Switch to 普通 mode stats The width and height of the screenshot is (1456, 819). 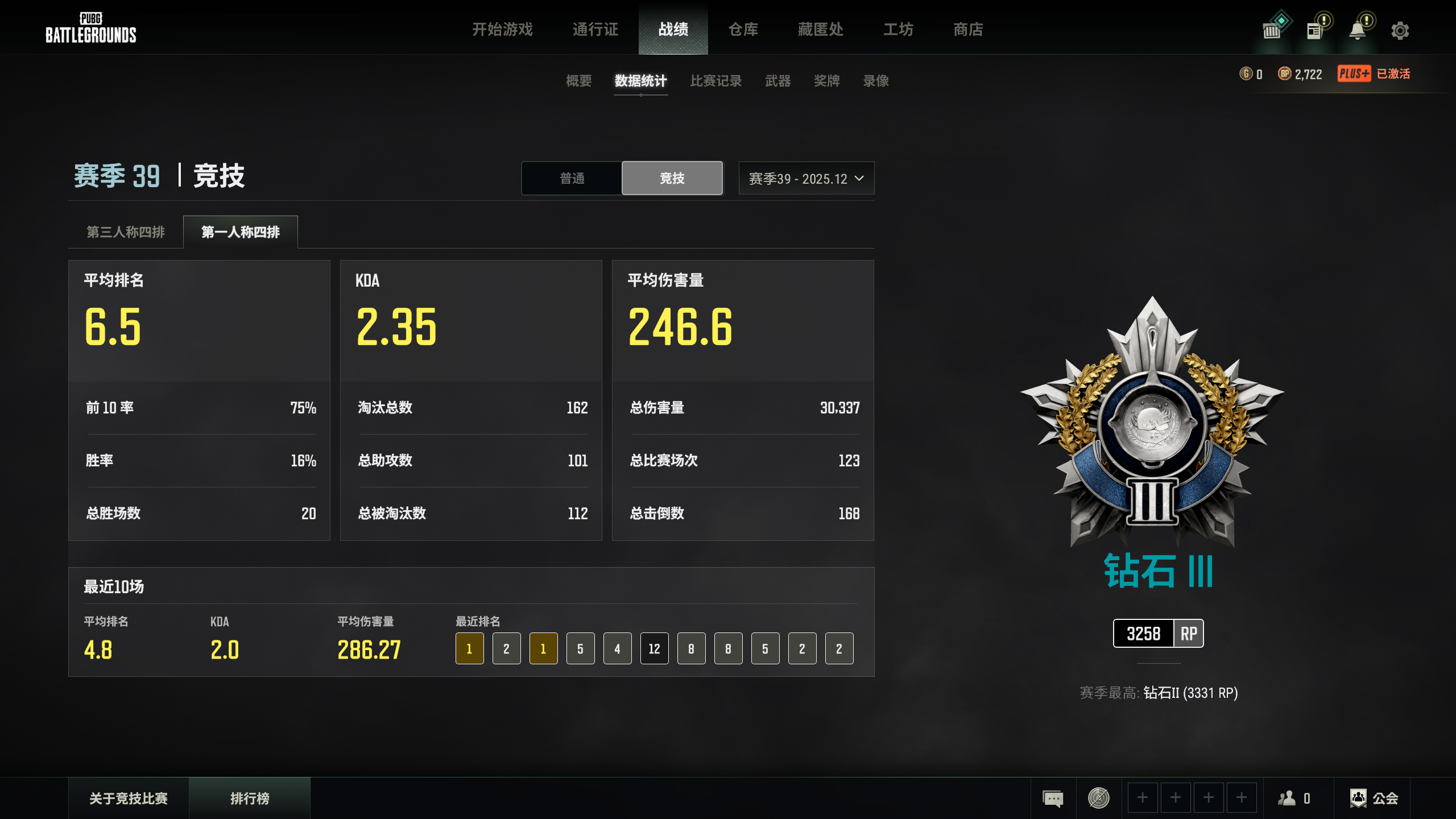(x=572, y=178)
